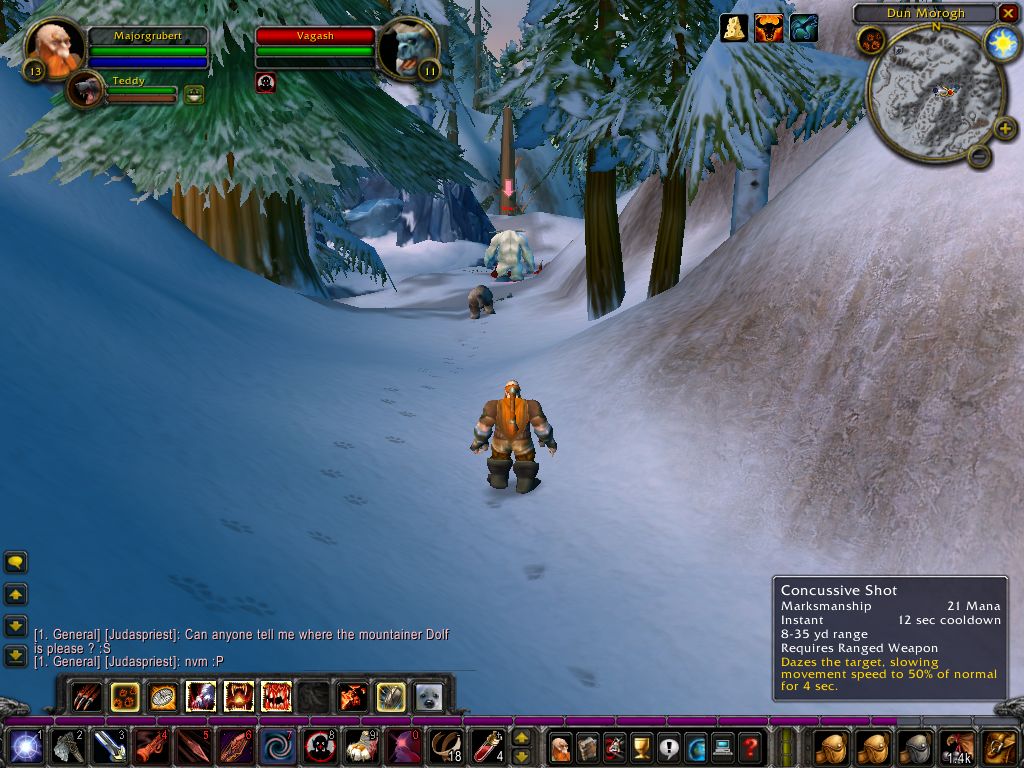This screenshot has width=1024, height=768.
Task: Open the red question mark help button
Action: [750, 746]
